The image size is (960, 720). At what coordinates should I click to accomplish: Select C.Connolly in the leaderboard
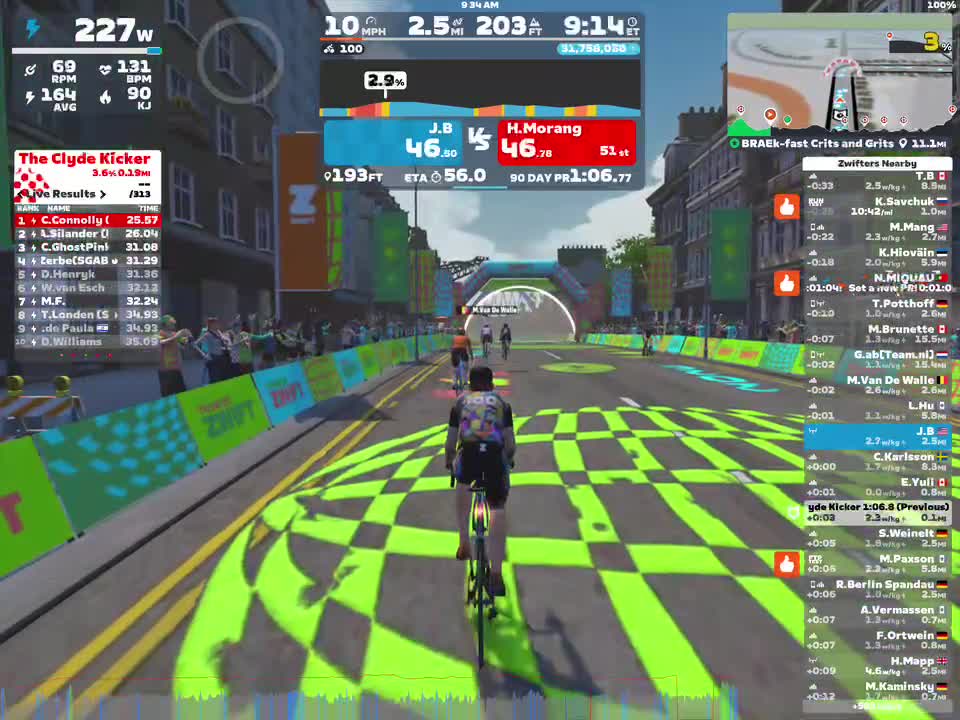(x=87, y=220)
